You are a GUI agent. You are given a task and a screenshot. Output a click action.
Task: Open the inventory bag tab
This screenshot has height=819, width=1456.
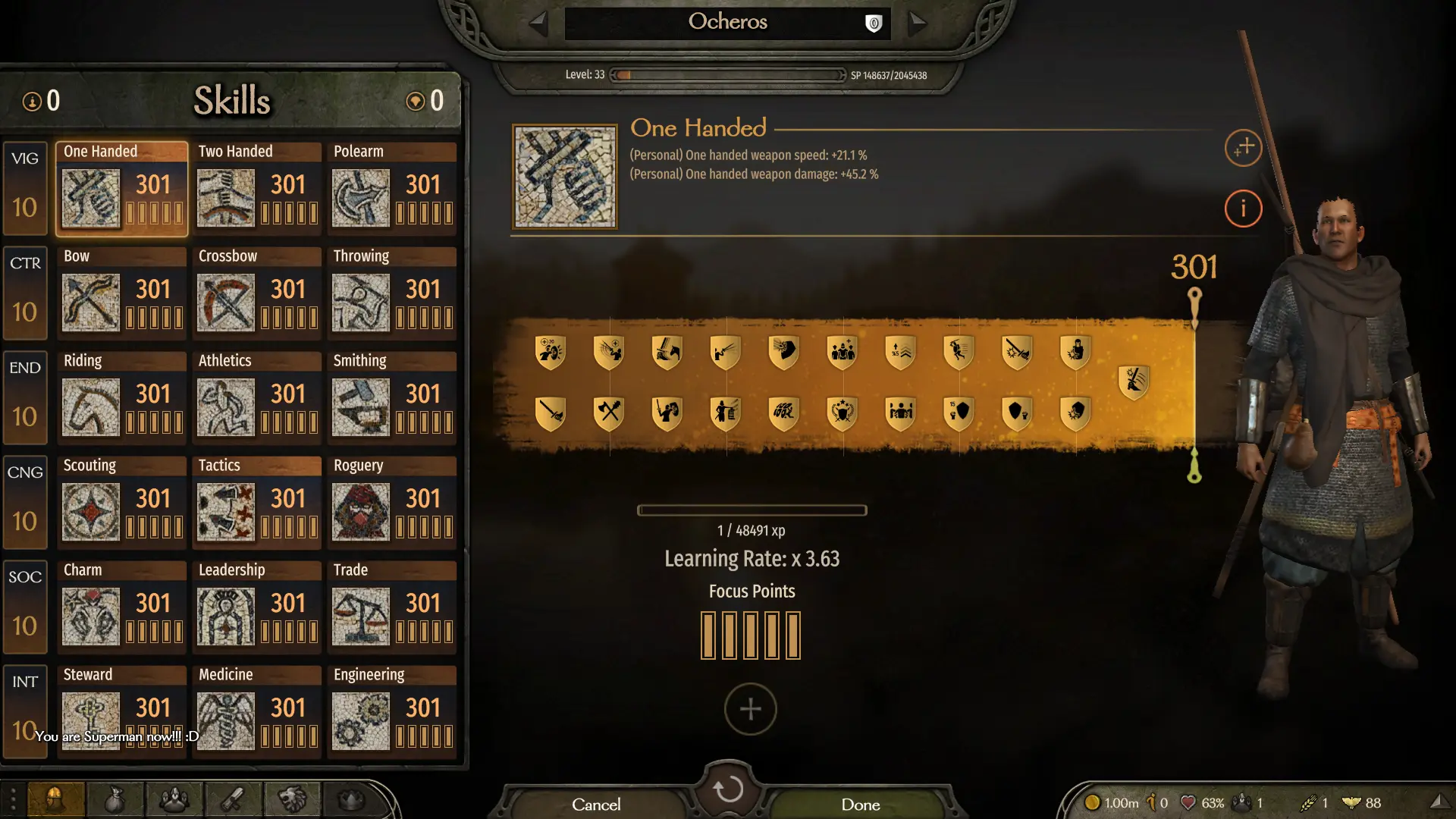[115, 799]
